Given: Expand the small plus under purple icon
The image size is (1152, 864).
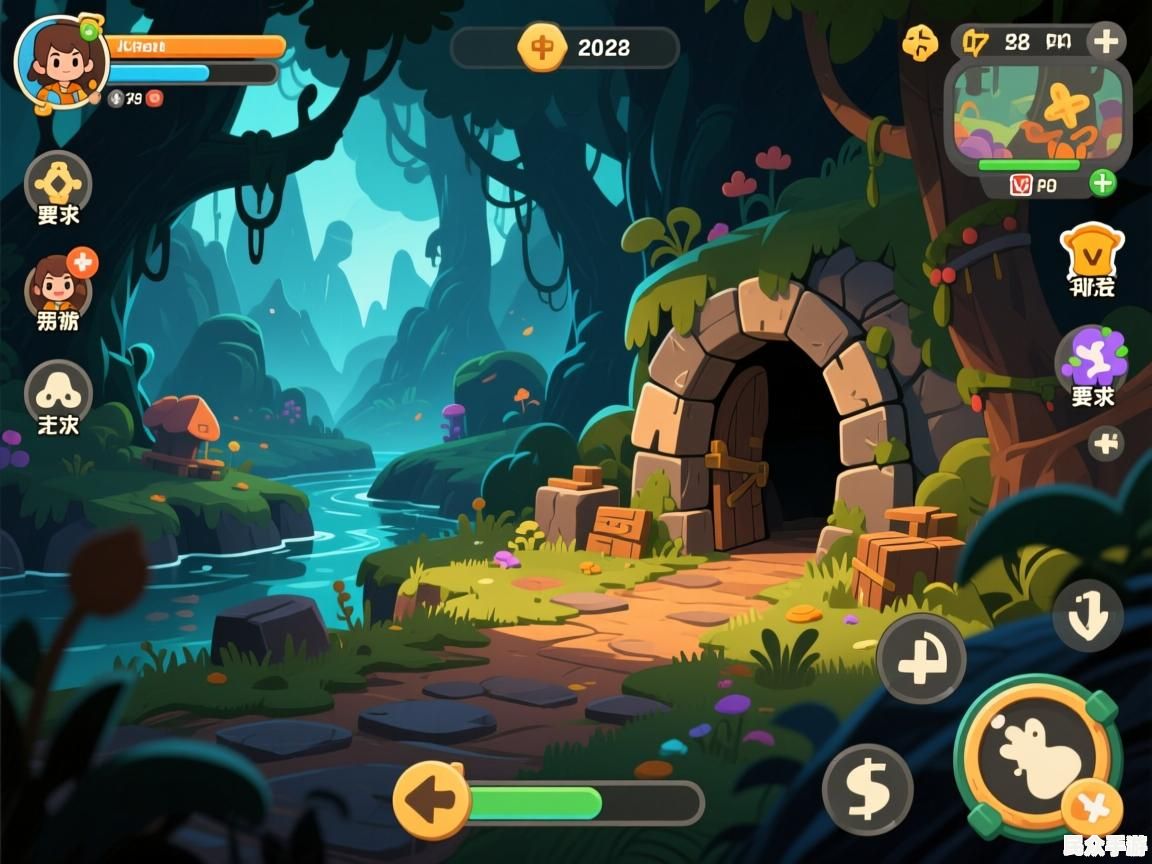Looking at the screenshot, I should (1106, 443).
